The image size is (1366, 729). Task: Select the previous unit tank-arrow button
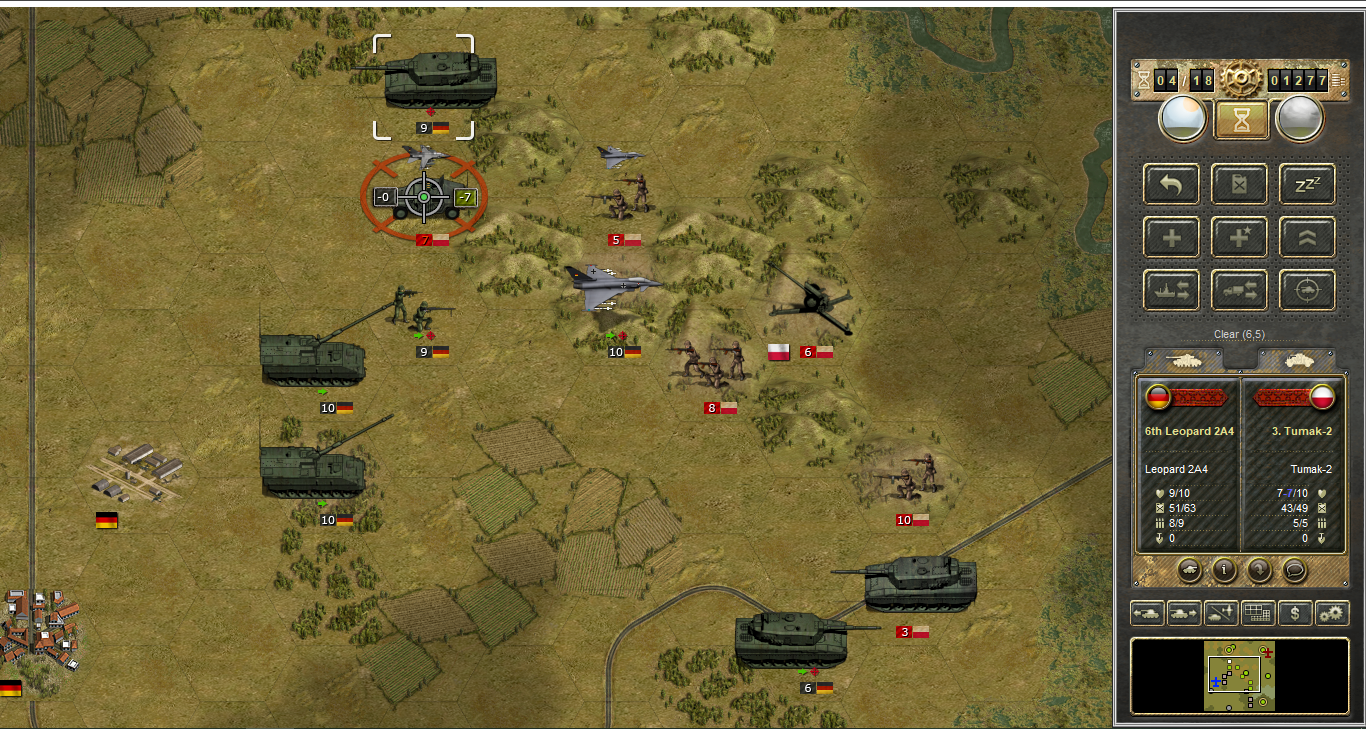pyautogui.click(x=1146, y=613)
